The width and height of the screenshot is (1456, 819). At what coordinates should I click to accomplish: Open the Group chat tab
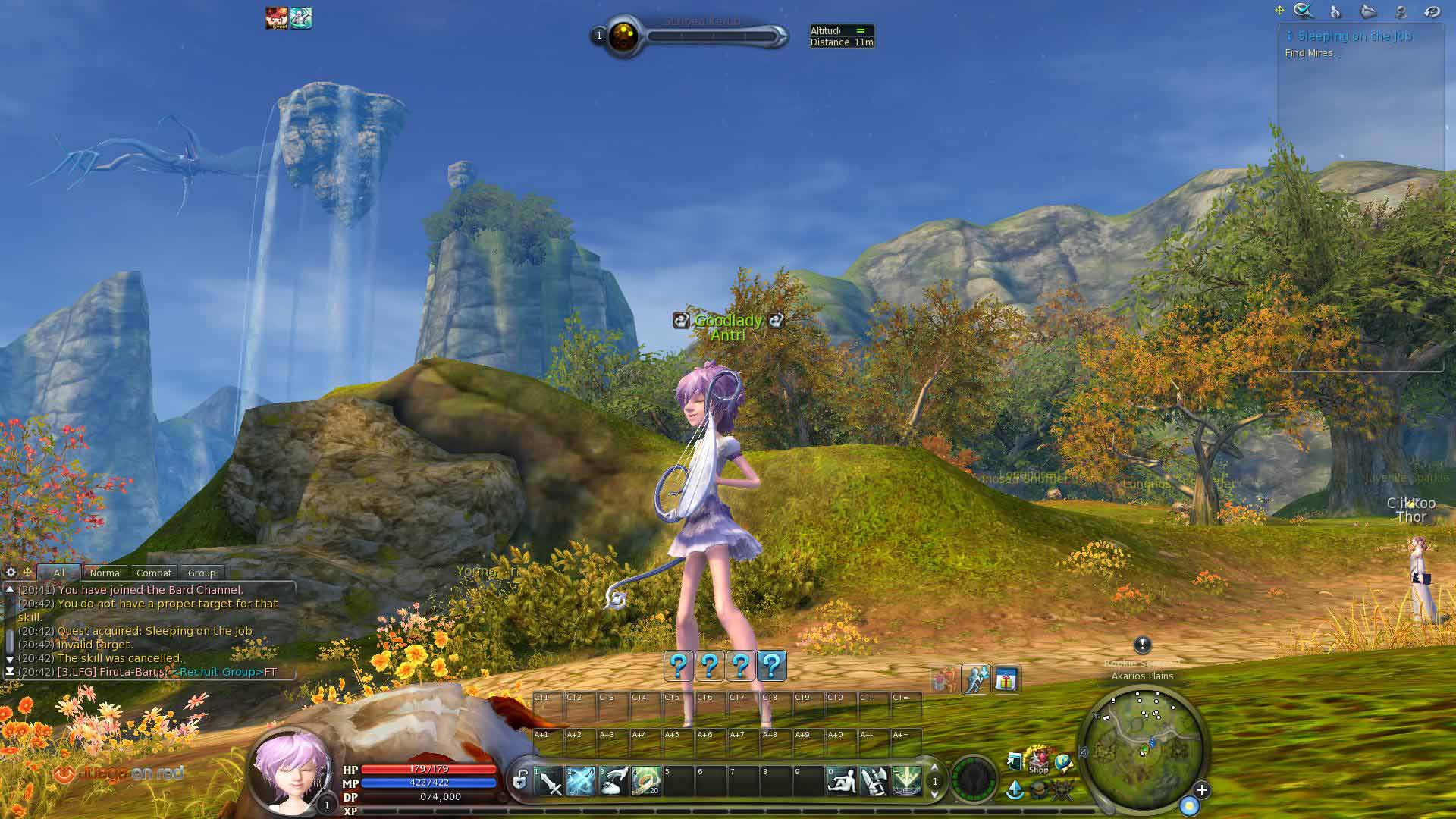(202, 573)
